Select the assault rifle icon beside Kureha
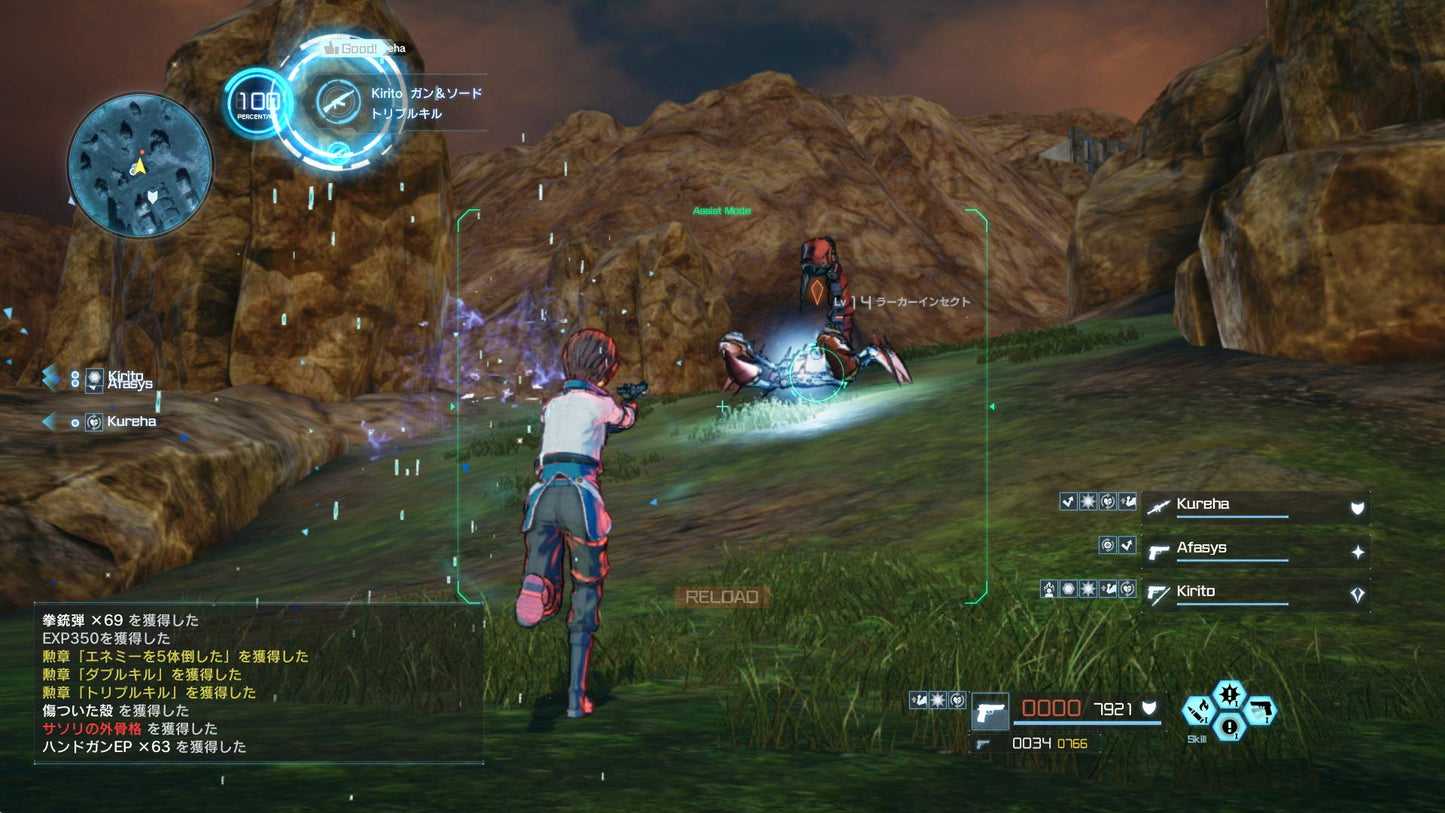 pyautogui.click(x=1160, y=508)
